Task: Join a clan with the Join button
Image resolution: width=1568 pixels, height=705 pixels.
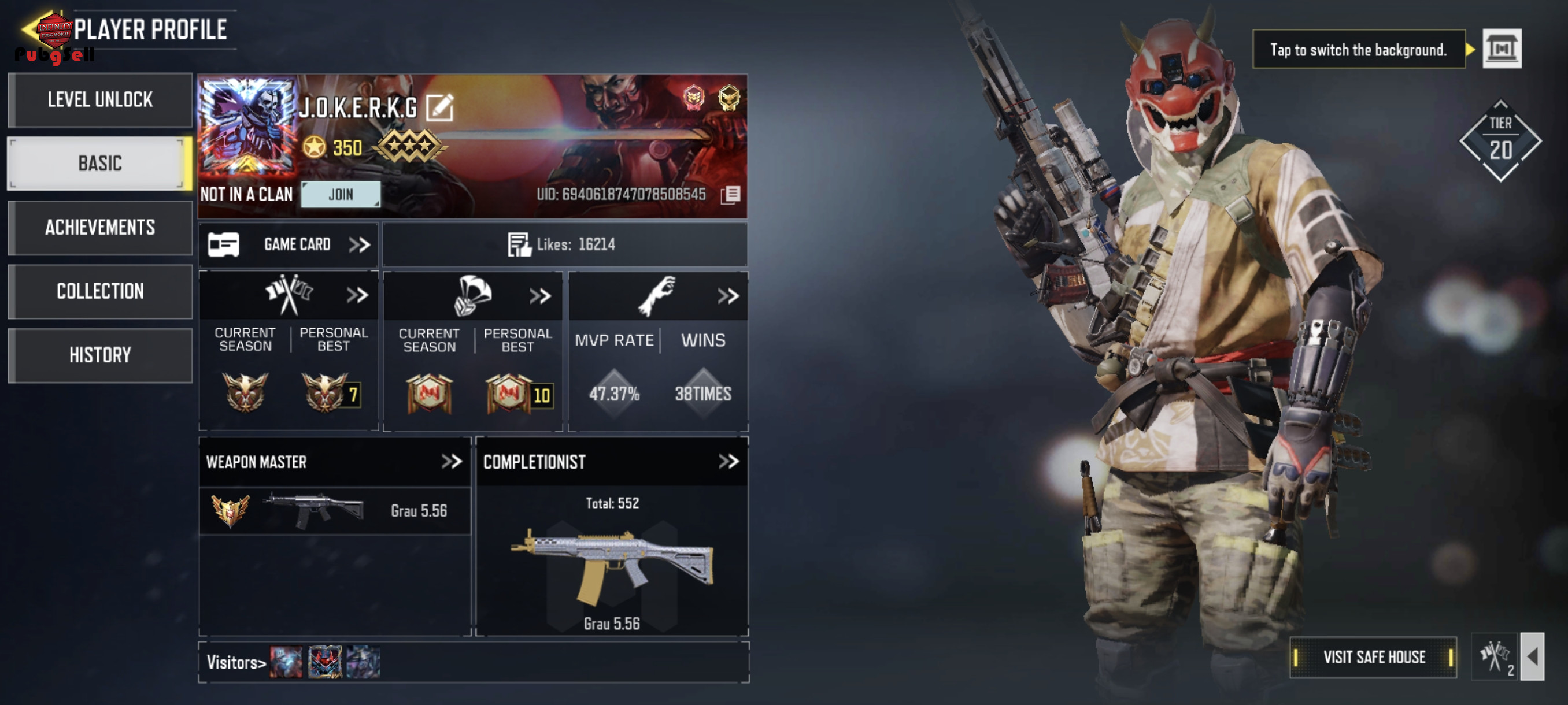Action: [x=341, y=194]
